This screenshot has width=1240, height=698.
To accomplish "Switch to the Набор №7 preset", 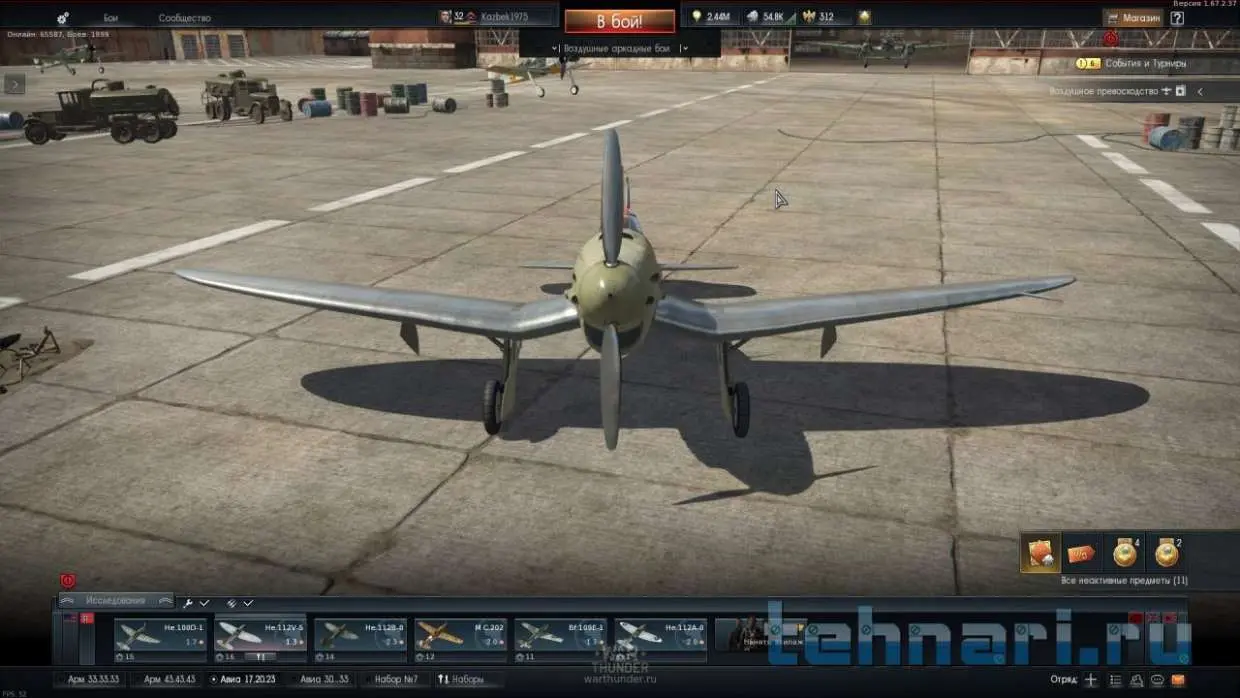I will (394, 679).
